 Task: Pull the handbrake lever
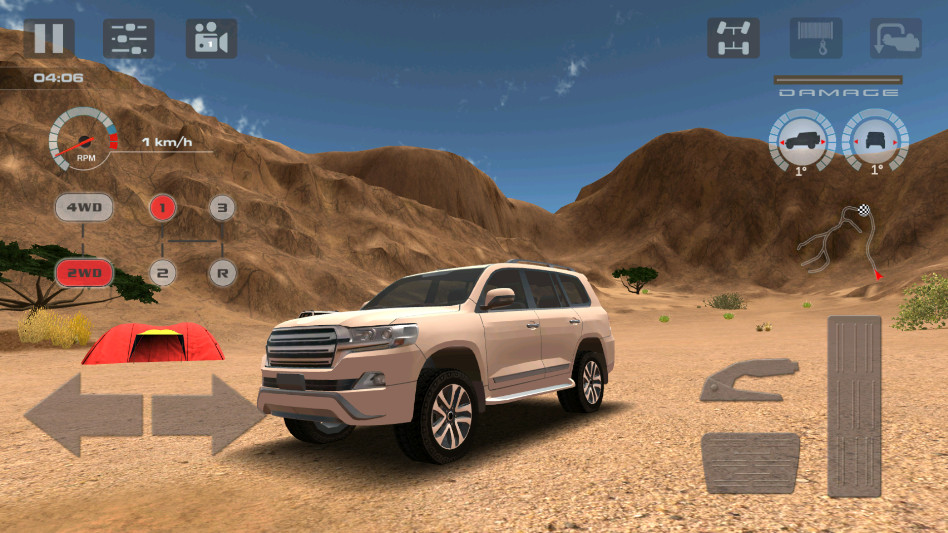point(749,381)
